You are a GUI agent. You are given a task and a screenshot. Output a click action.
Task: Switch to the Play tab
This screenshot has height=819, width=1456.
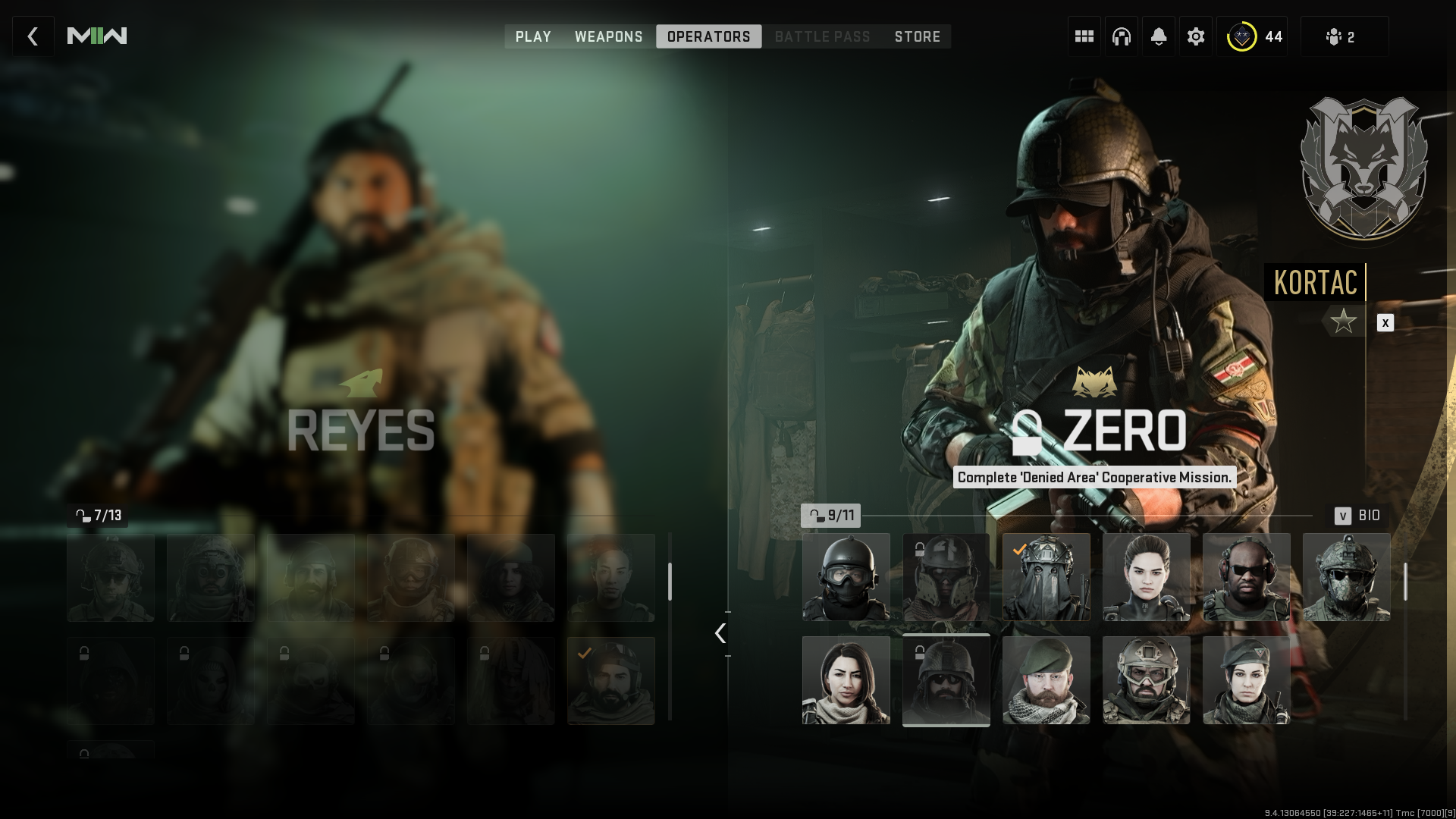click(x=533, y=36)
